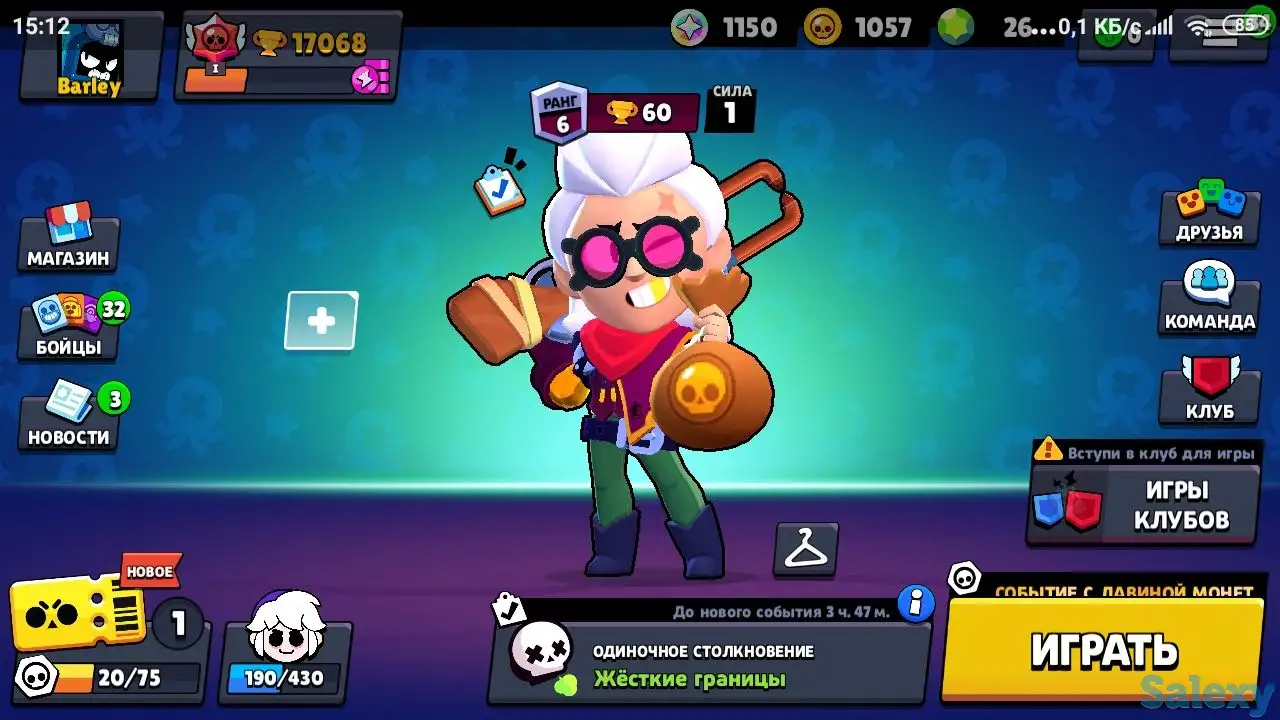Open the БОЙЦЫ brawlers menu
The width and height of the screenshot is (1280, 720).
point(66,325)
